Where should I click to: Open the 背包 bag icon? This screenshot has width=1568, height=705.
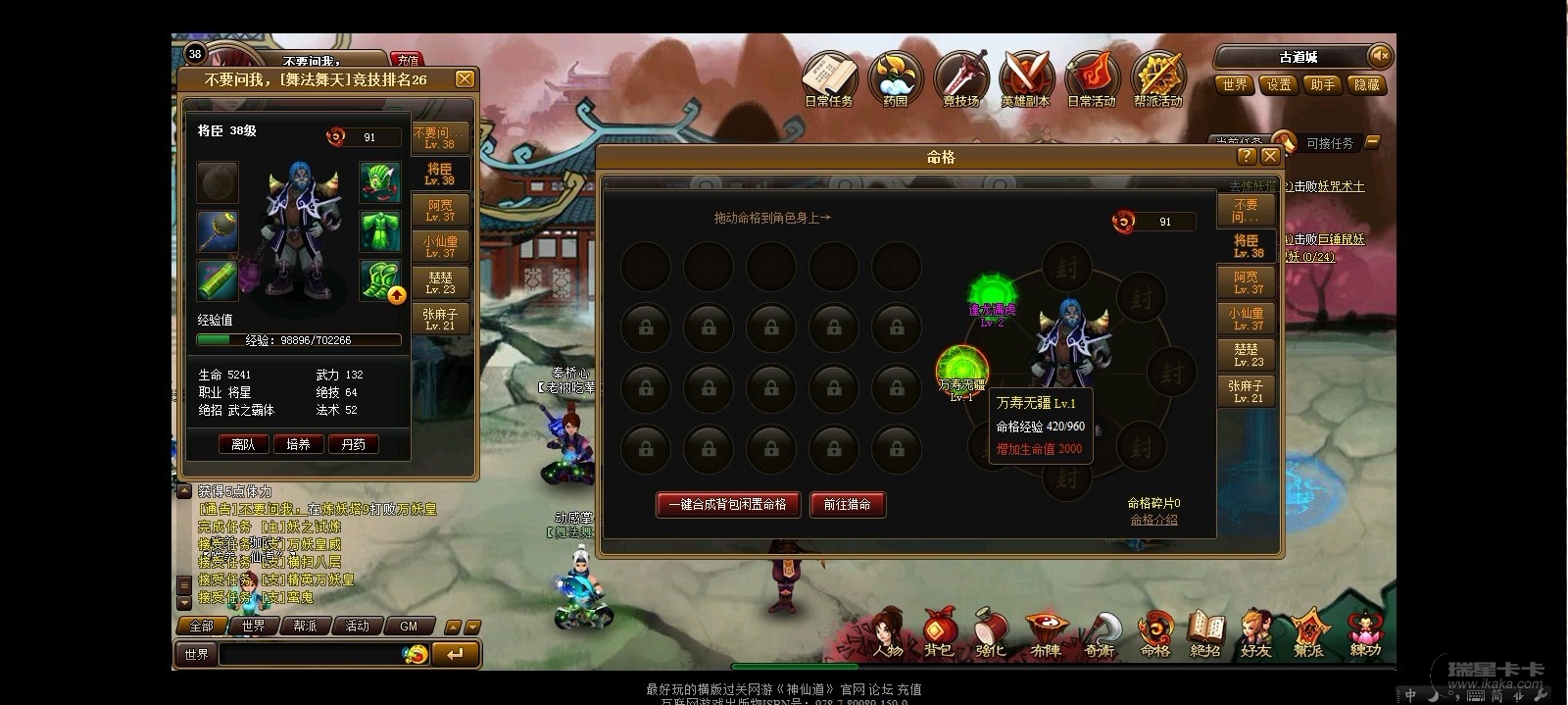coord(938,633)
